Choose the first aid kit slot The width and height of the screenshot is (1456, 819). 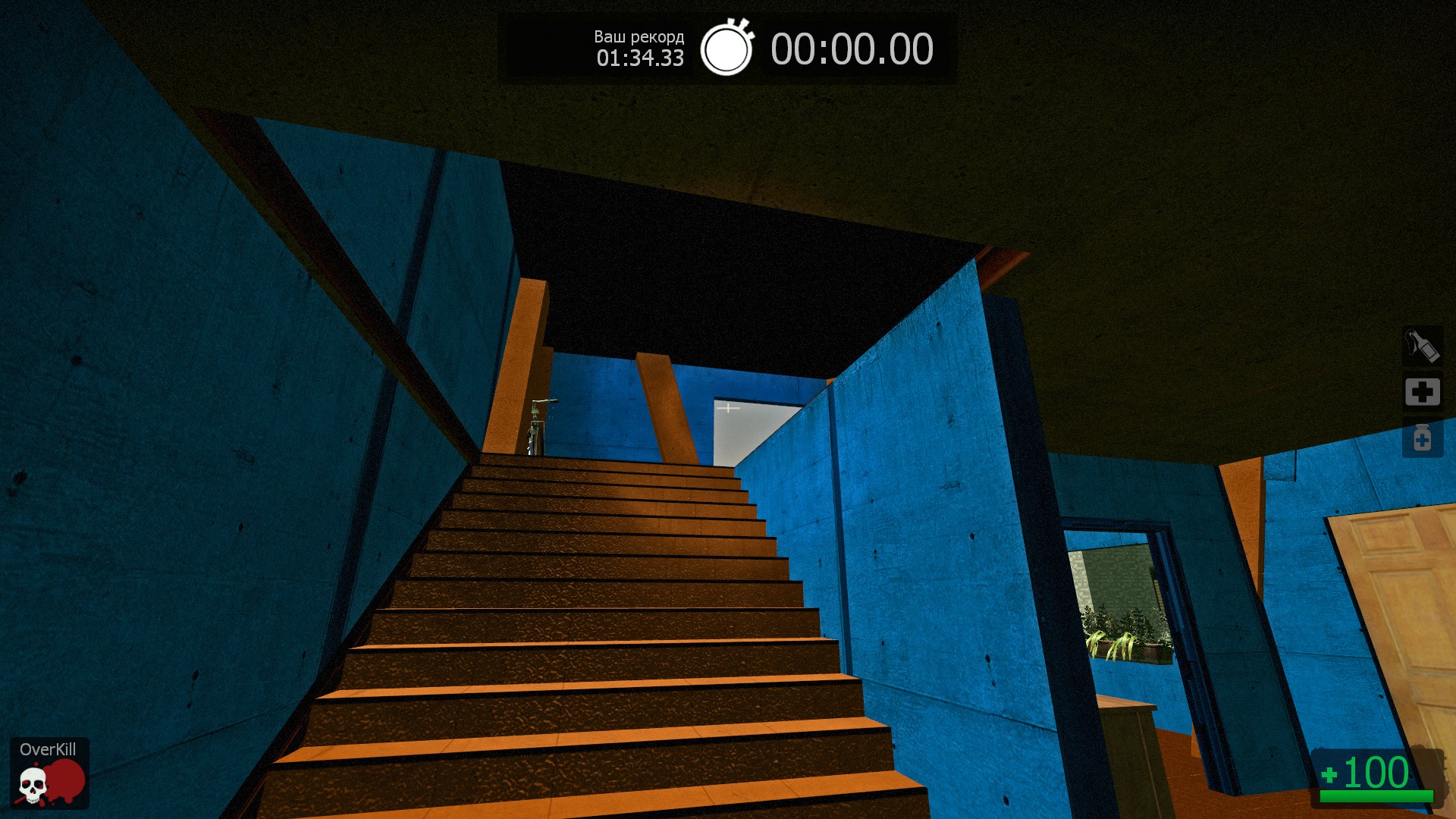[1422, 392]
